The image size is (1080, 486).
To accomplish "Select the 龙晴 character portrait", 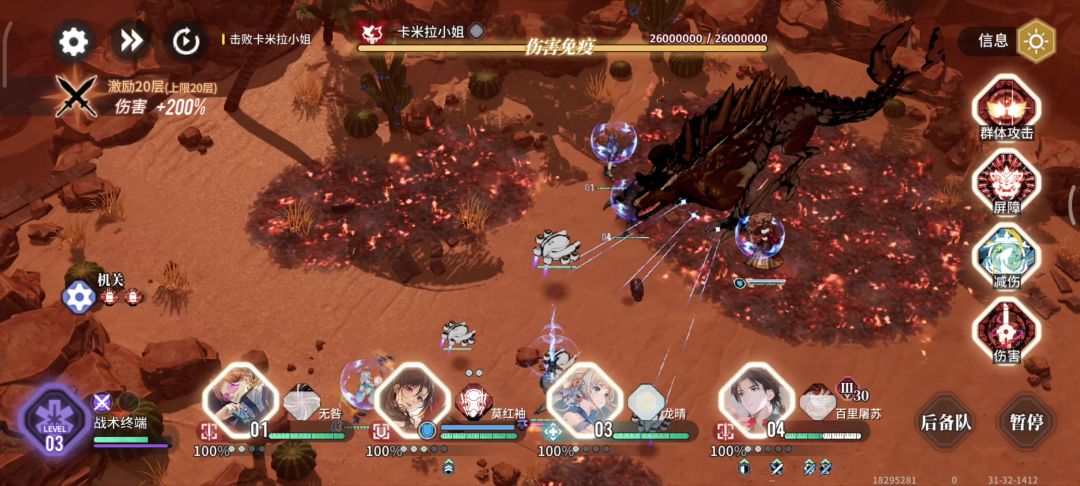I will 583,398.
